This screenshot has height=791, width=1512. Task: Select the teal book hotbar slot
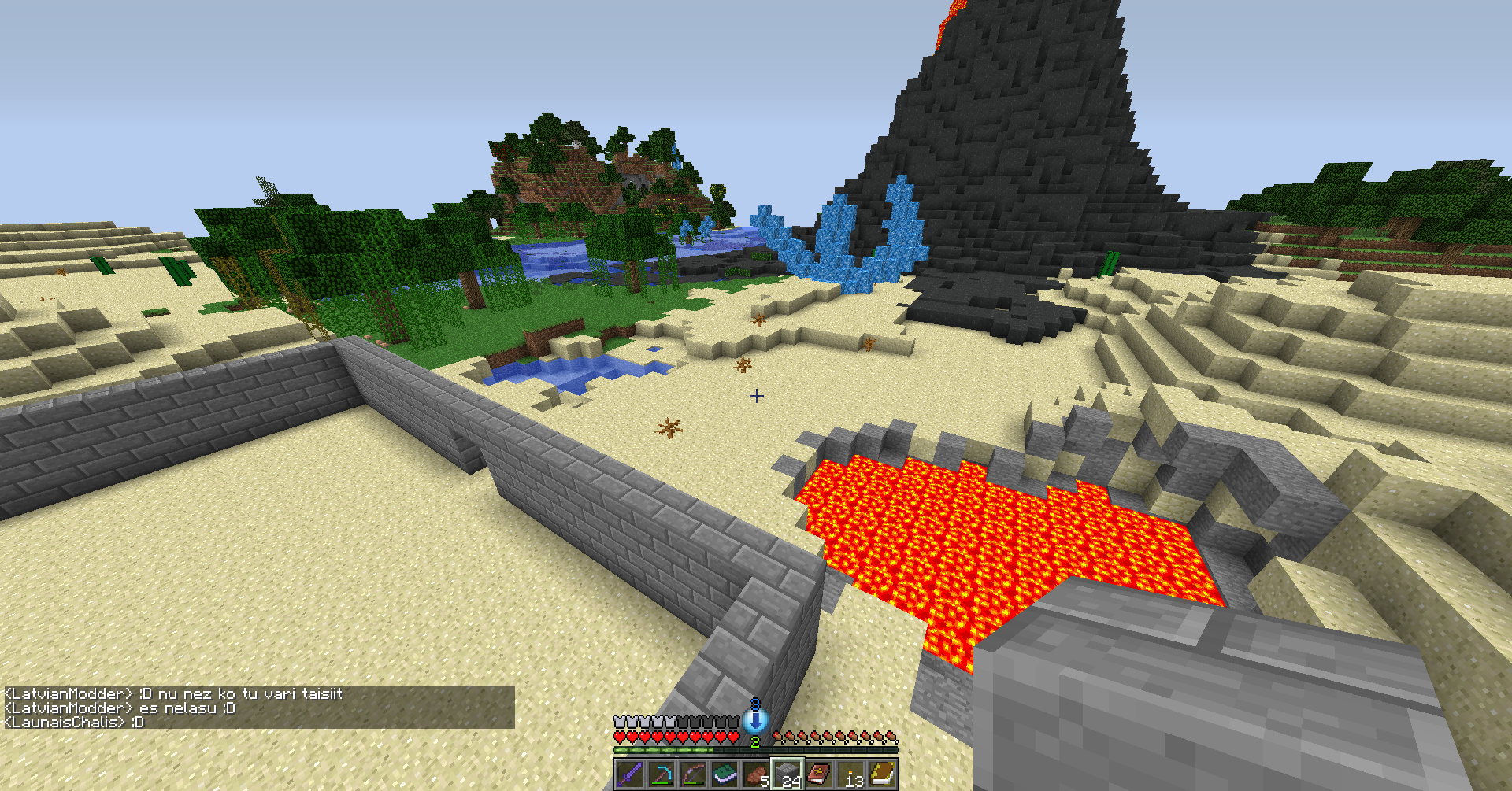(724, 774)
